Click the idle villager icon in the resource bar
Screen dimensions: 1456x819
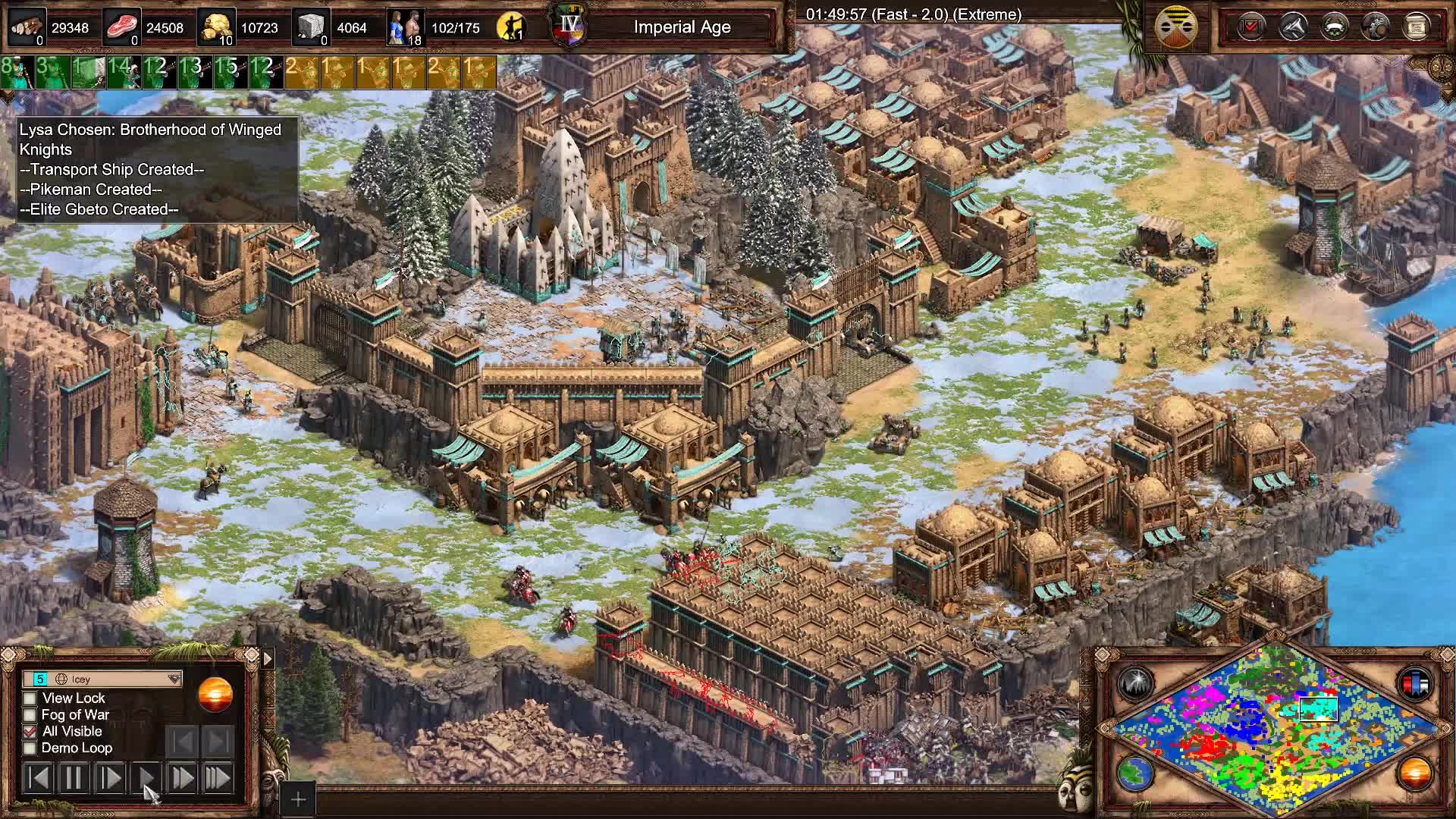[x=511, y=27]
